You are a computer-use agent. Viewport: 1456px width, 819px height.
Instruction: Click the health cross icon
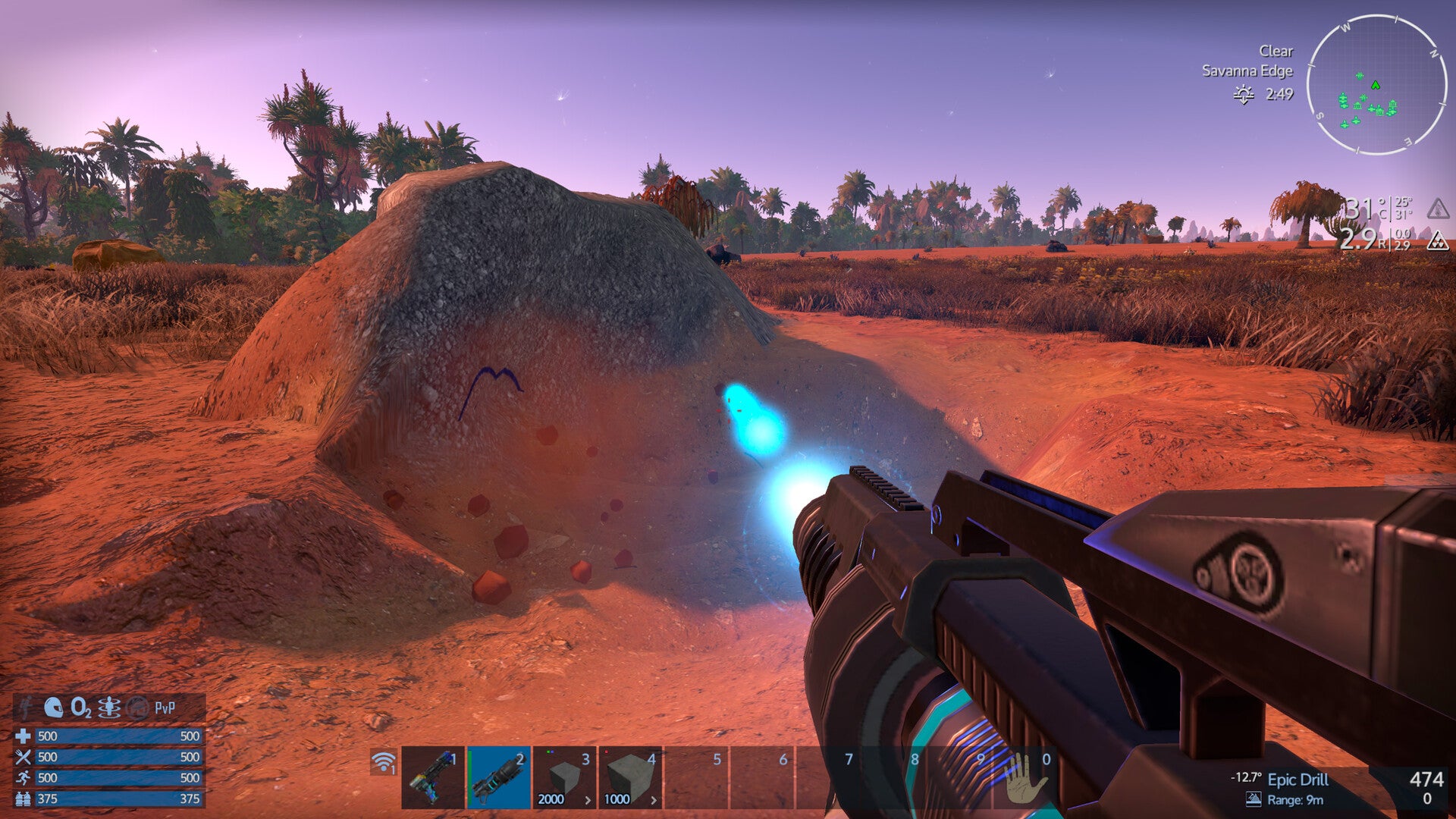click(24, 737)
